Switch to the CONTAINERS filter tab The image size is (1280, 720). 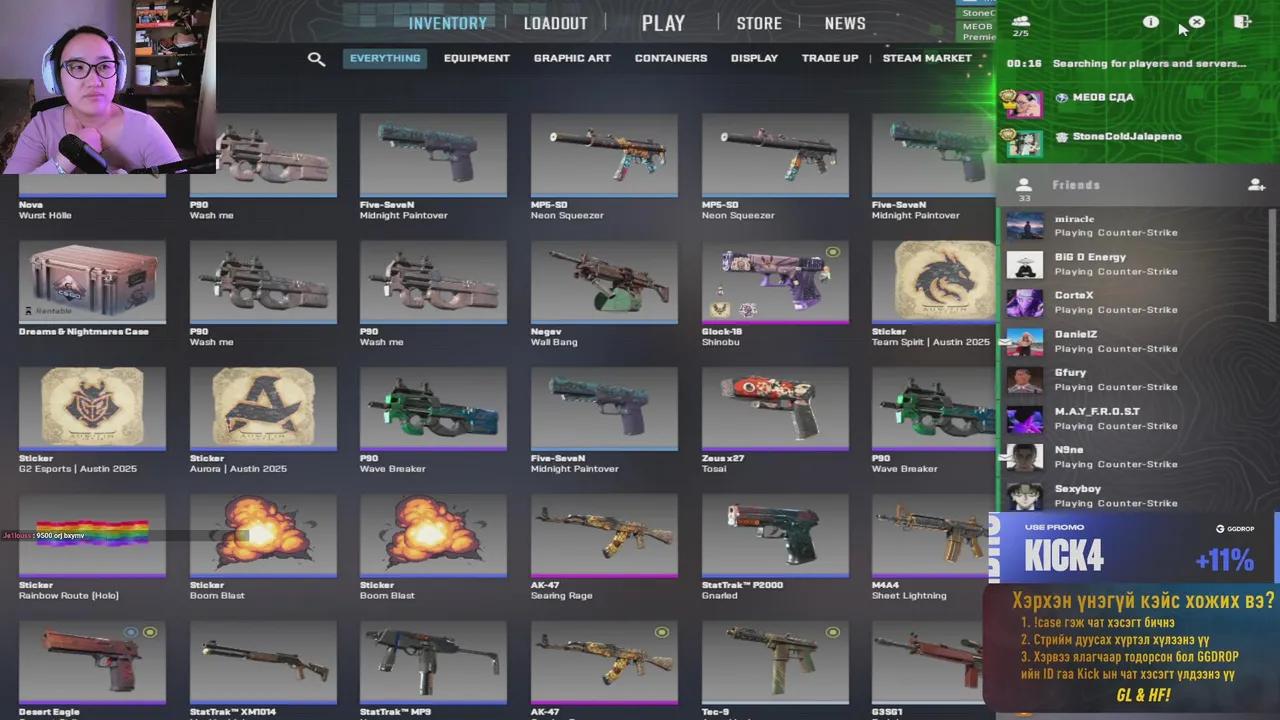coord(670,58)
